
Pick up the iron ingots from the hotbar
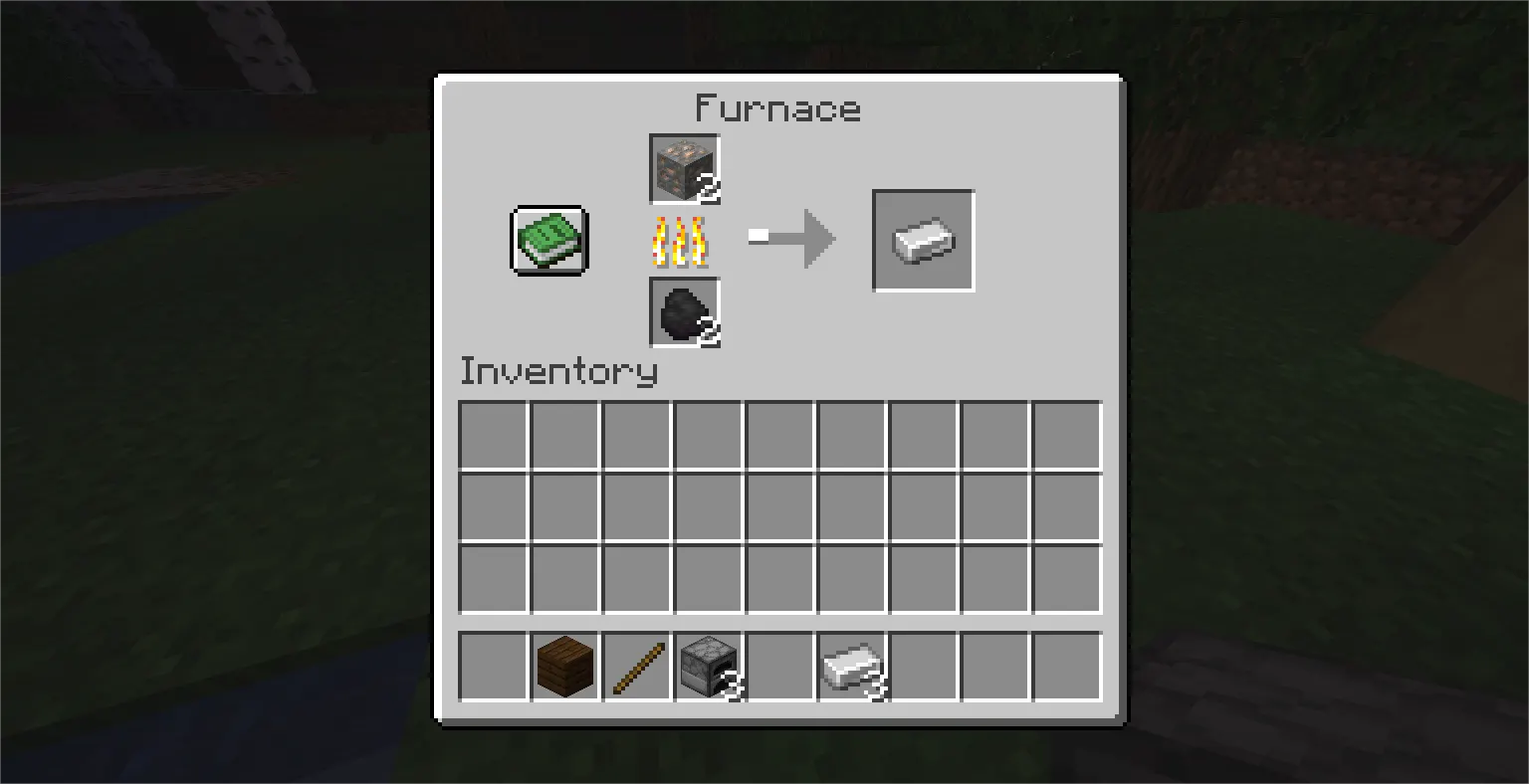click(854, 667)
